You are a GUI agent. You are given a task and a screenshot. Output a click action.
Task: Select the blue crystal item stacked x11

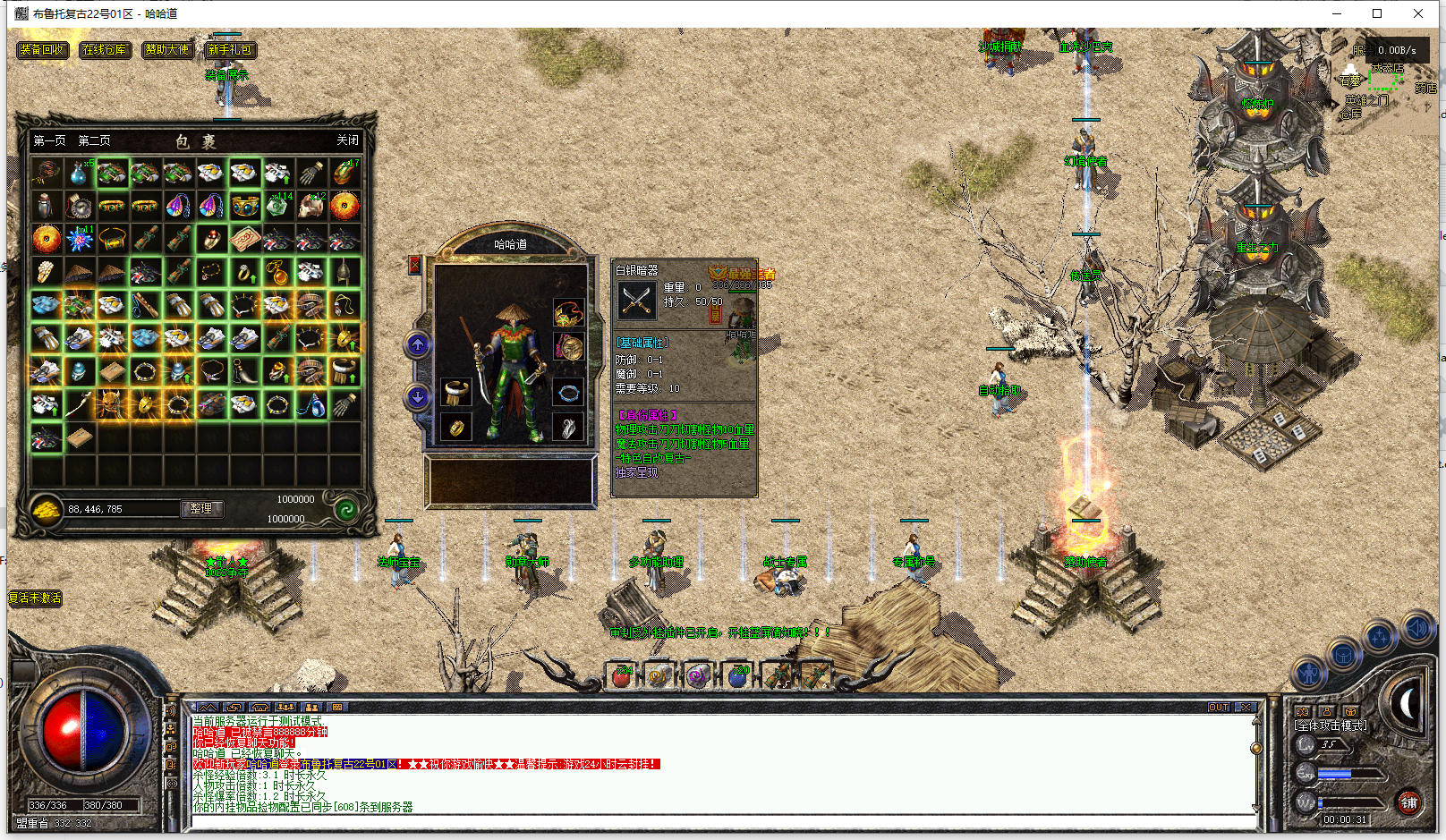pyautogui.click(x=79, y=239)
